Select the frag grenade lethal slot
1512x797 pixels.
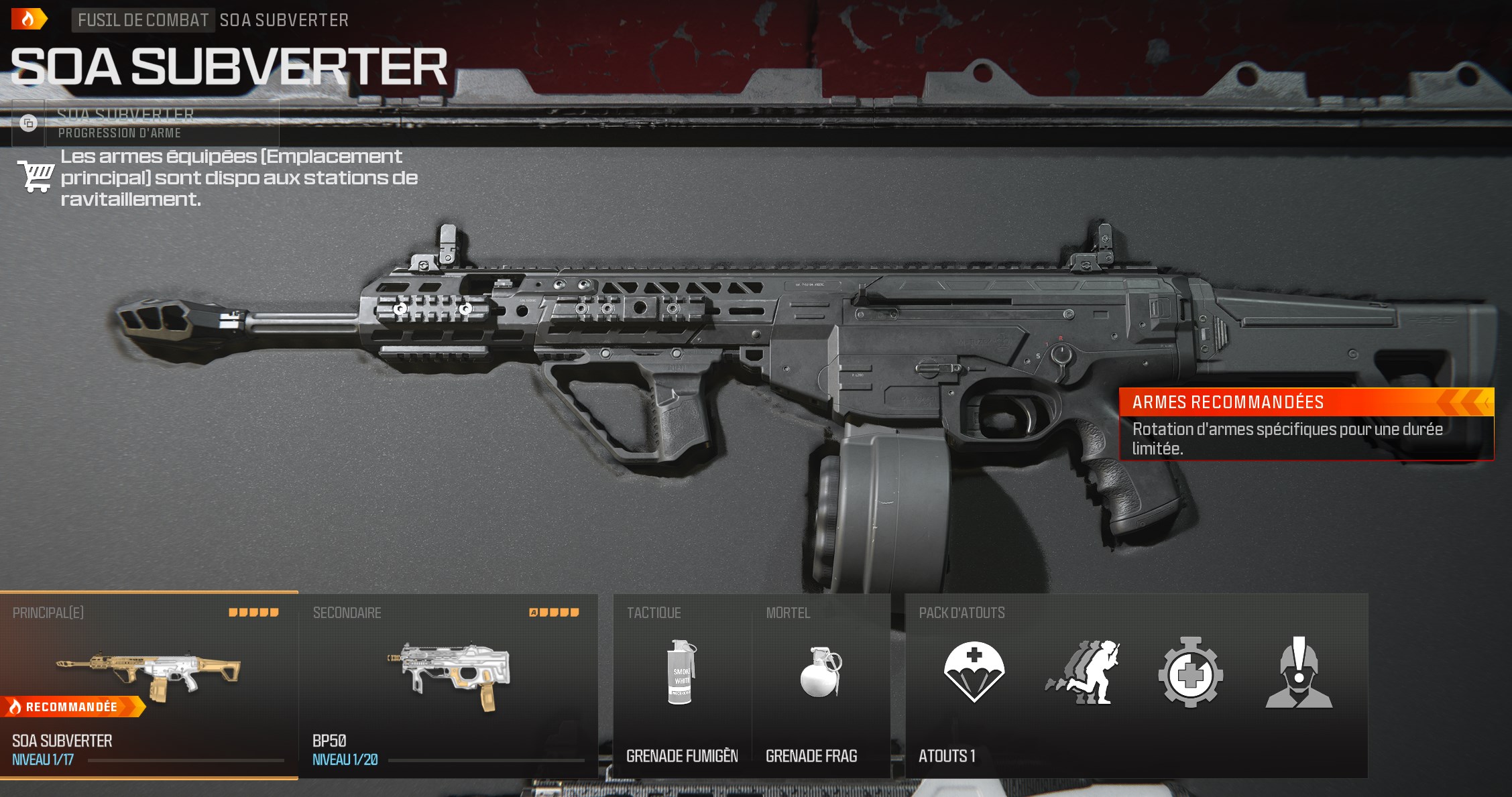[821, 685]
